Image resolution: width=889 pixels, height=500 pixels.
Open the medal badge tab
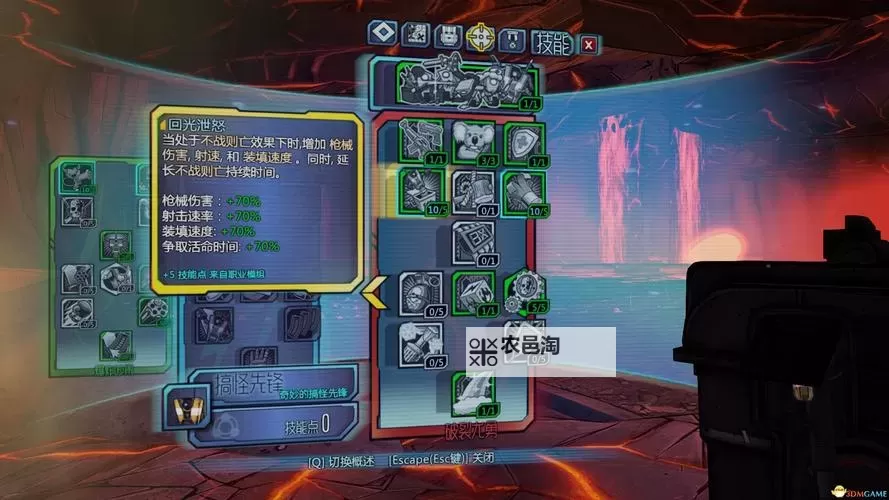click(x=511, y=39)
